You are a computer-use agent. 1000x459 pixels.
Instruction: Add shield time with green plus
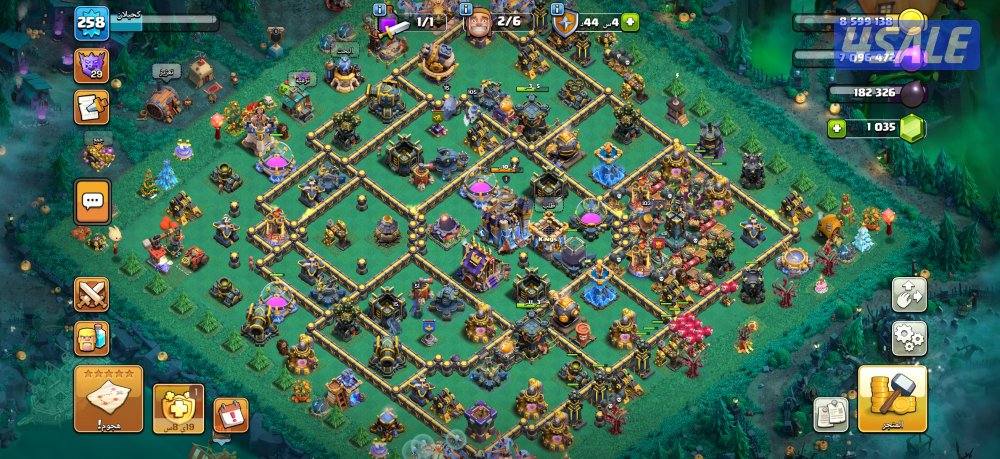point(630,22)
